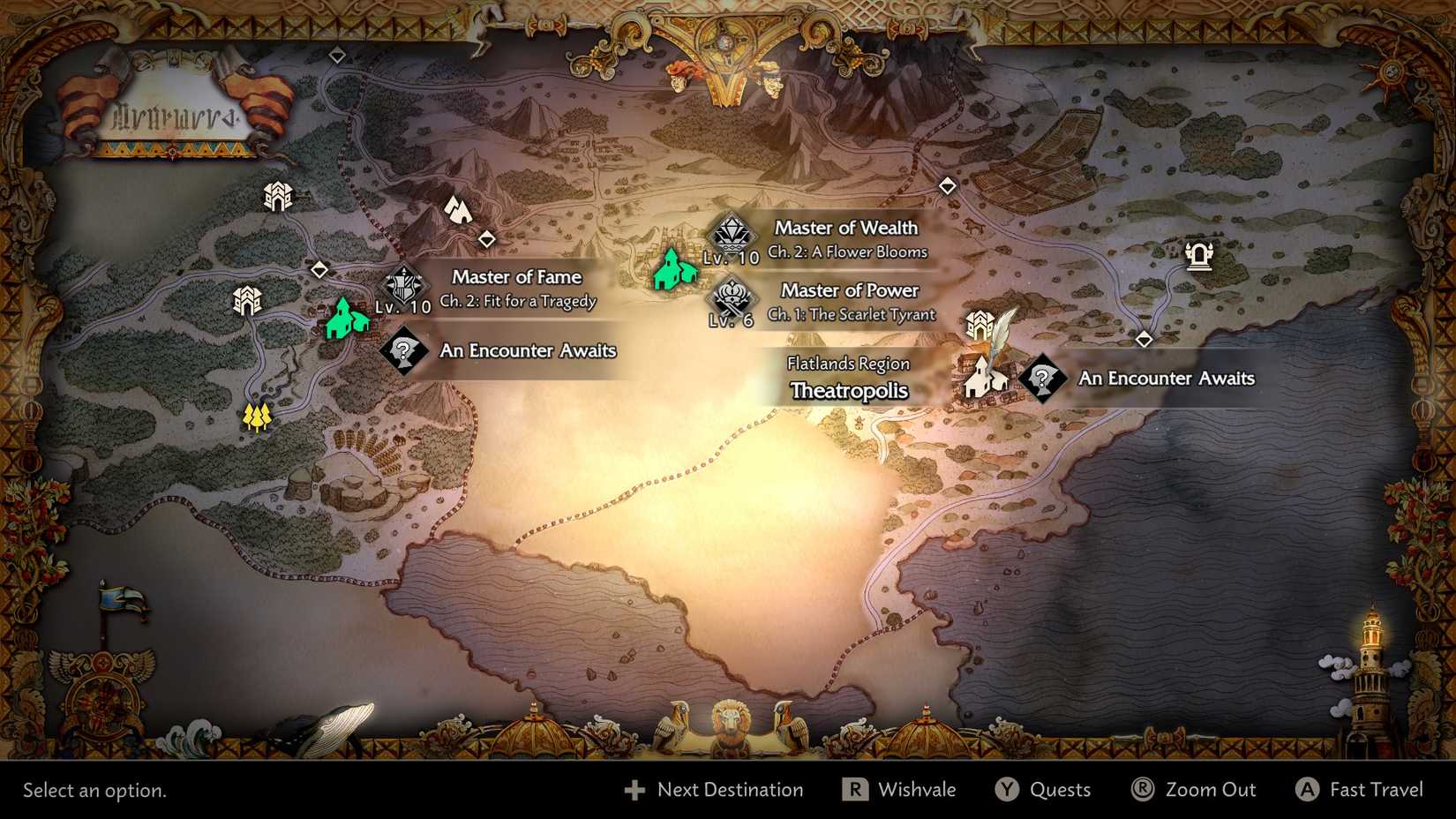Open Quests from the bottom bar

[1047, 790]
